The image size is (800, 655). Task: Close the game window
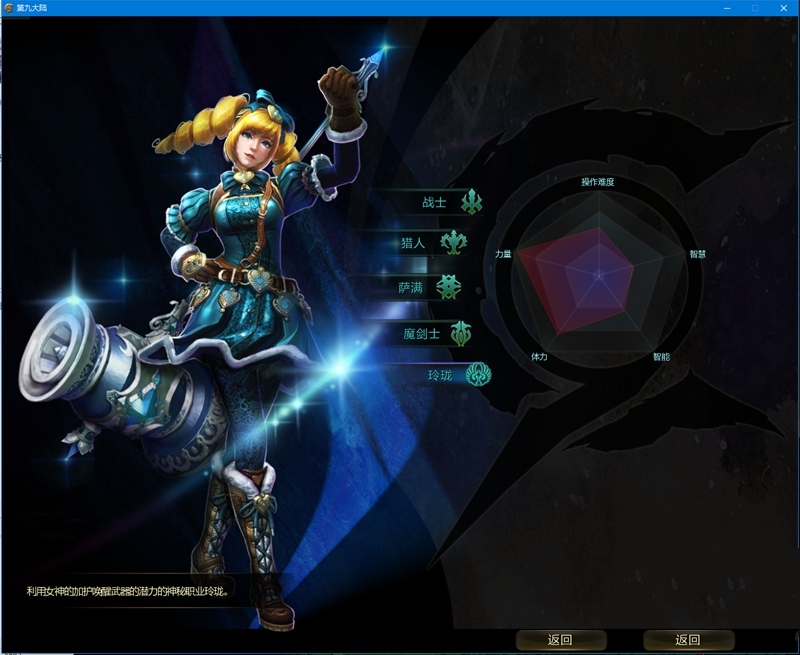coord(784,7)
